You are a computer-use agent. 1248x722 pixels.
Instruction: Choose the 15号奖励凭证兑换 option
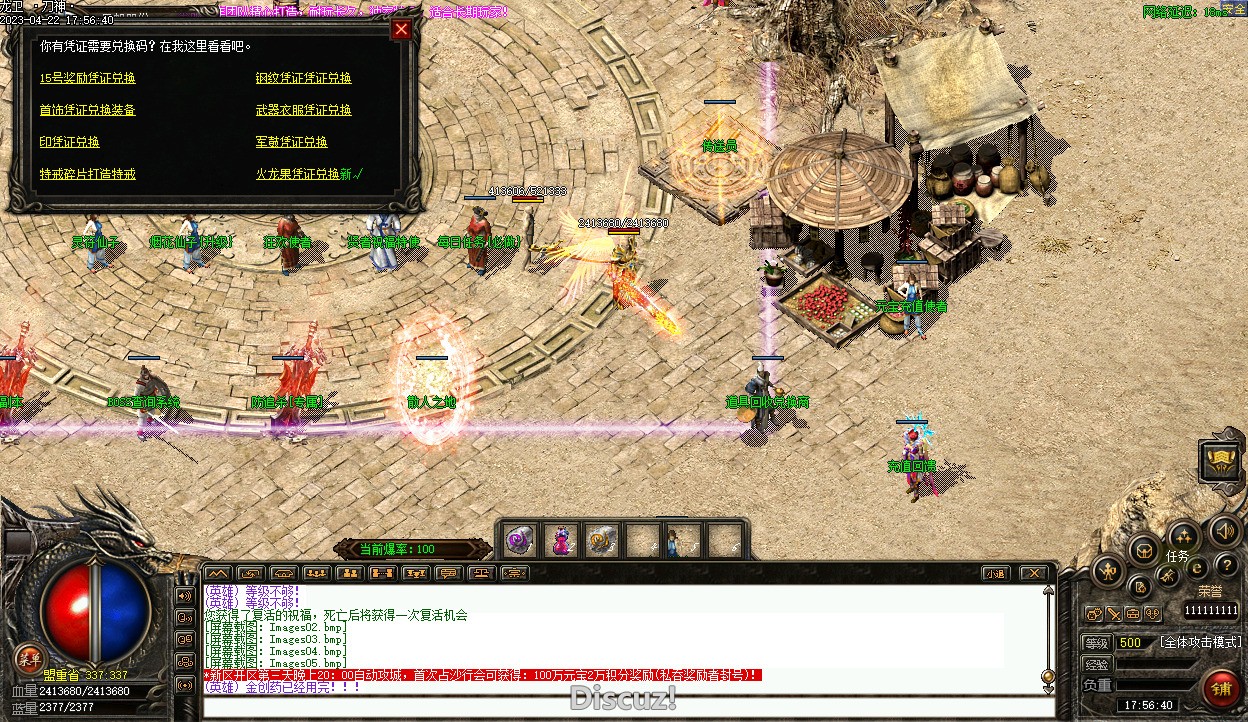pos(88,78)
